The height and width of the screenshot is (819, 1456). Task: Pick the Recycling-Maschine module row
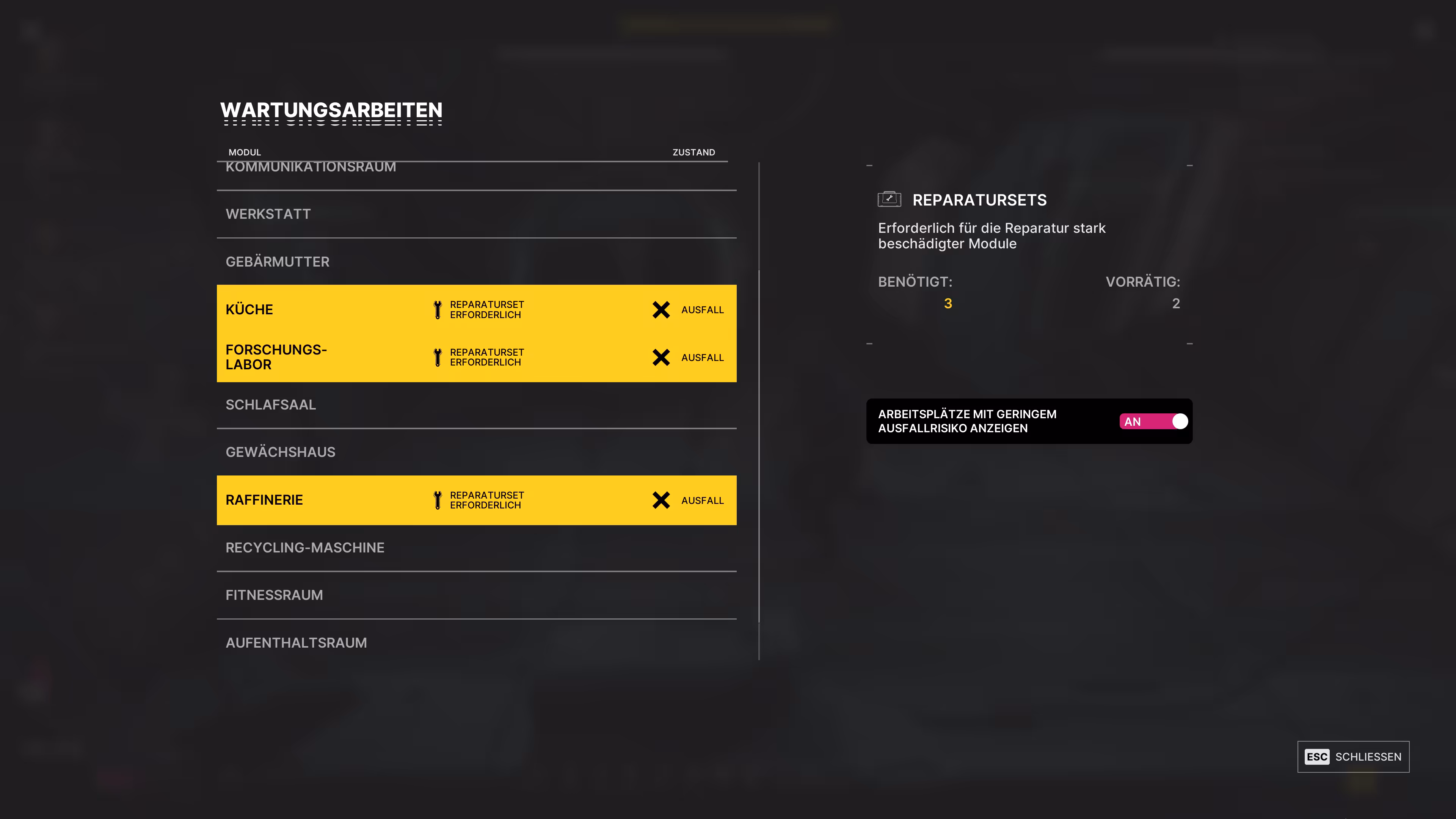point(476,548)
